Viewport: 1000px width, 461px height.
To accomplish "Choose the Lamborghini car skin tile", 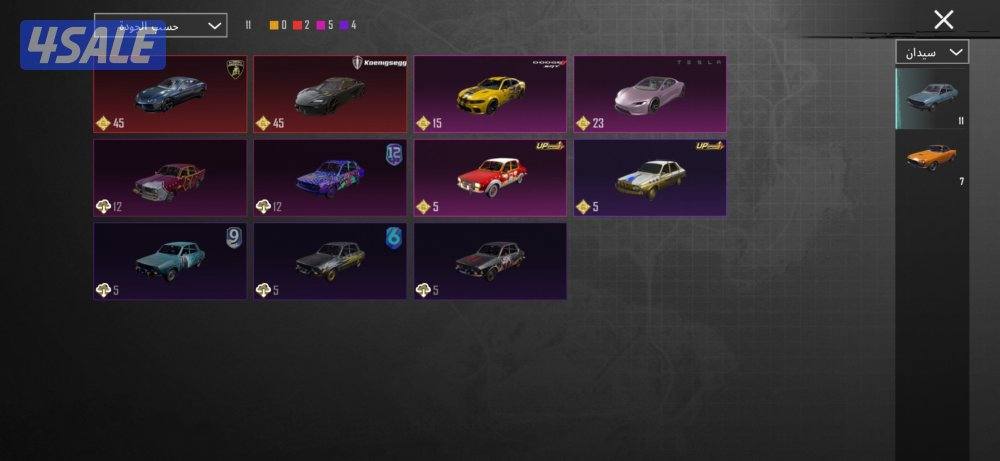I will [x=170, y=94].
